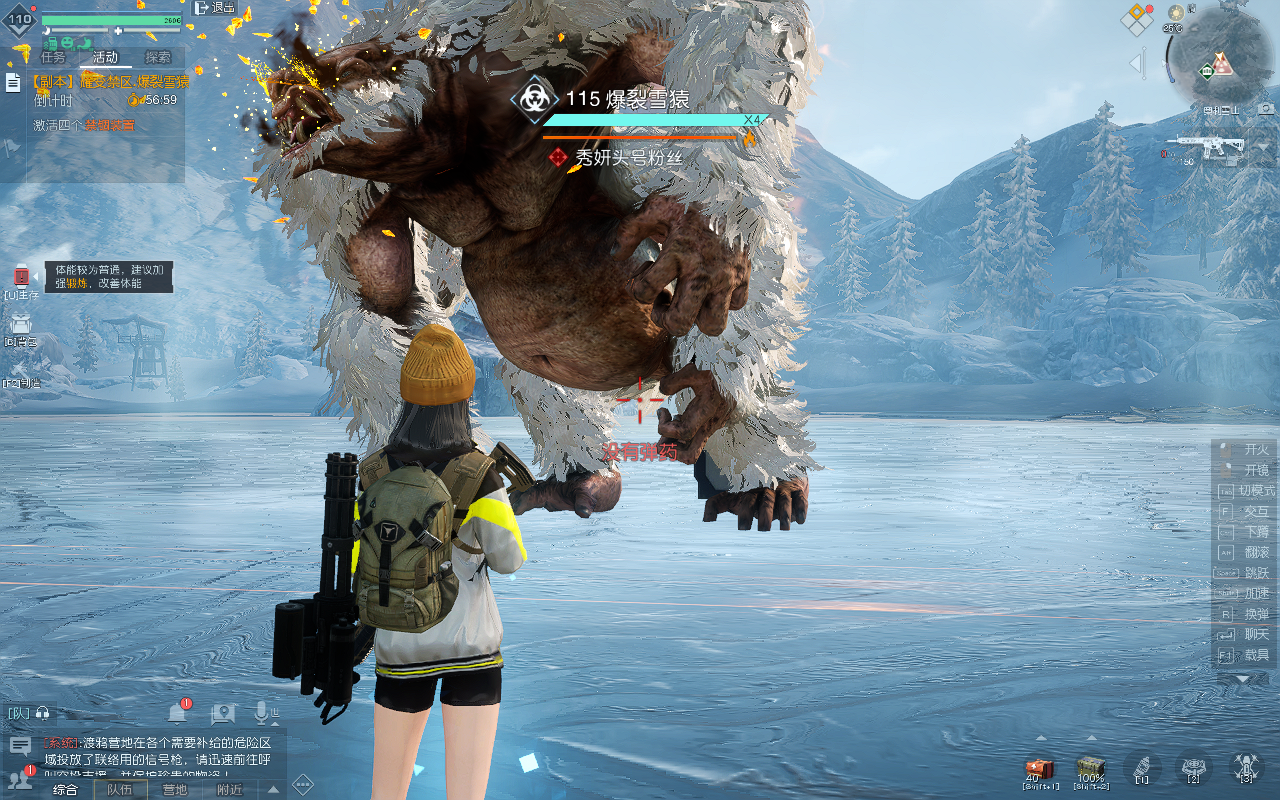Switch chat to the 营地 camp channel
Screen dimensions: 1280x800
(x=174, y=789)
